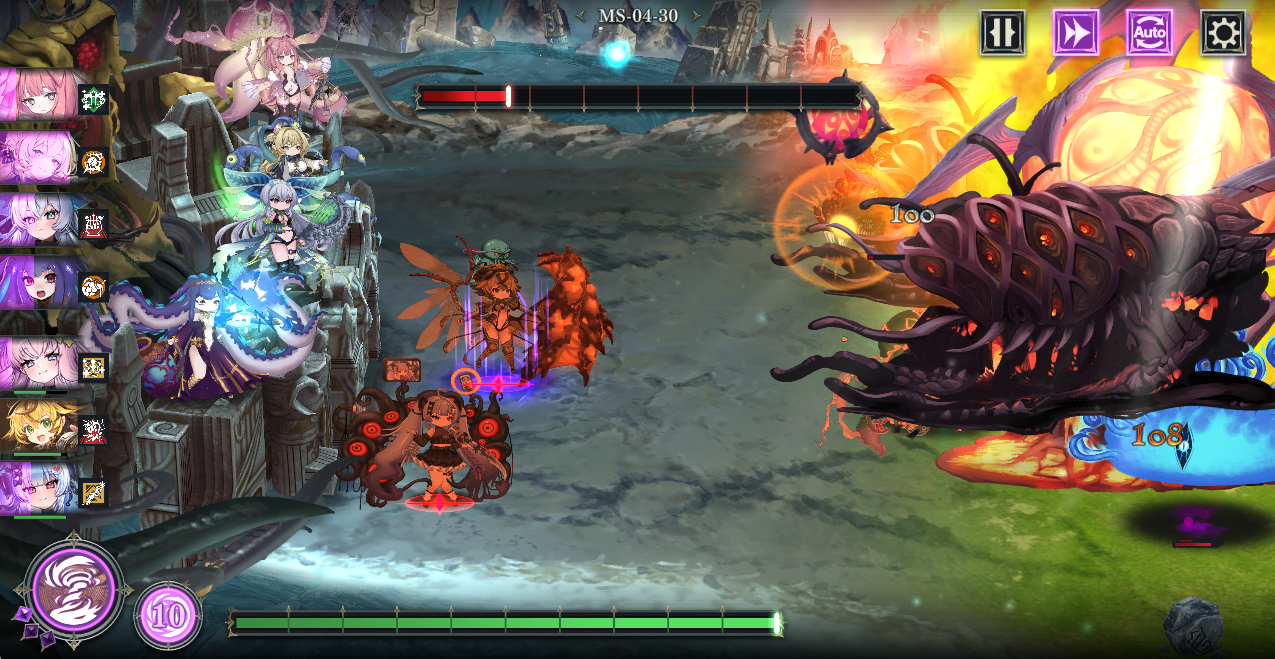Pause the battle
Viewport: 1275px width, 659px height.
(x=1002, y=33)
